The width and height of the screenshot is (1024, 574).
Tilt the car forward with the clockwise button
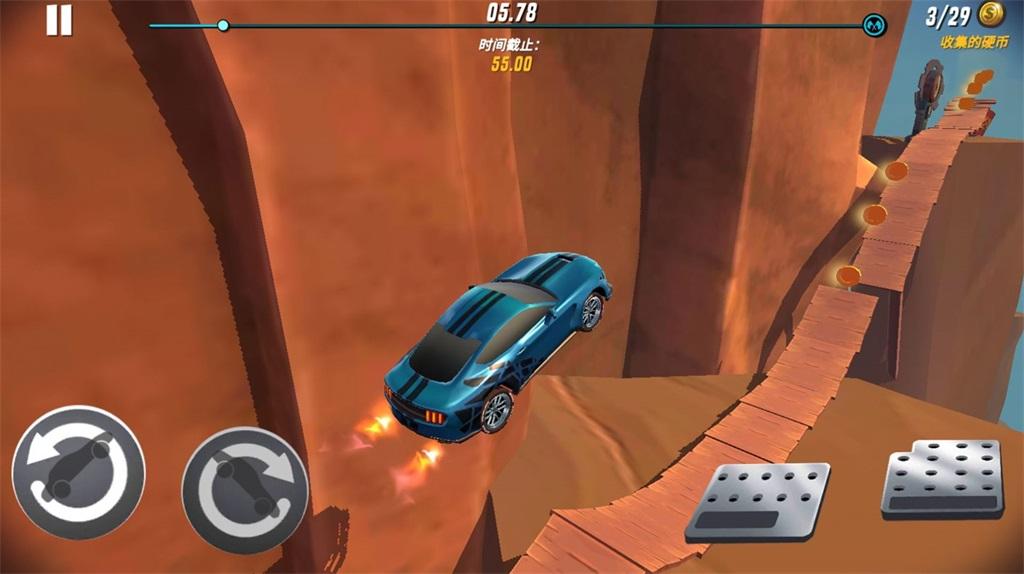245,490
